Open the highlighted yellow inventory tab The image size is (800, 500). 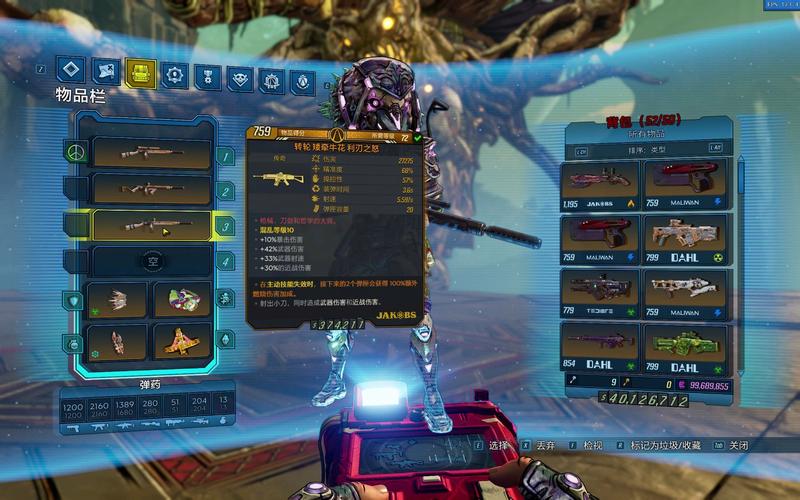click(141, 73)
